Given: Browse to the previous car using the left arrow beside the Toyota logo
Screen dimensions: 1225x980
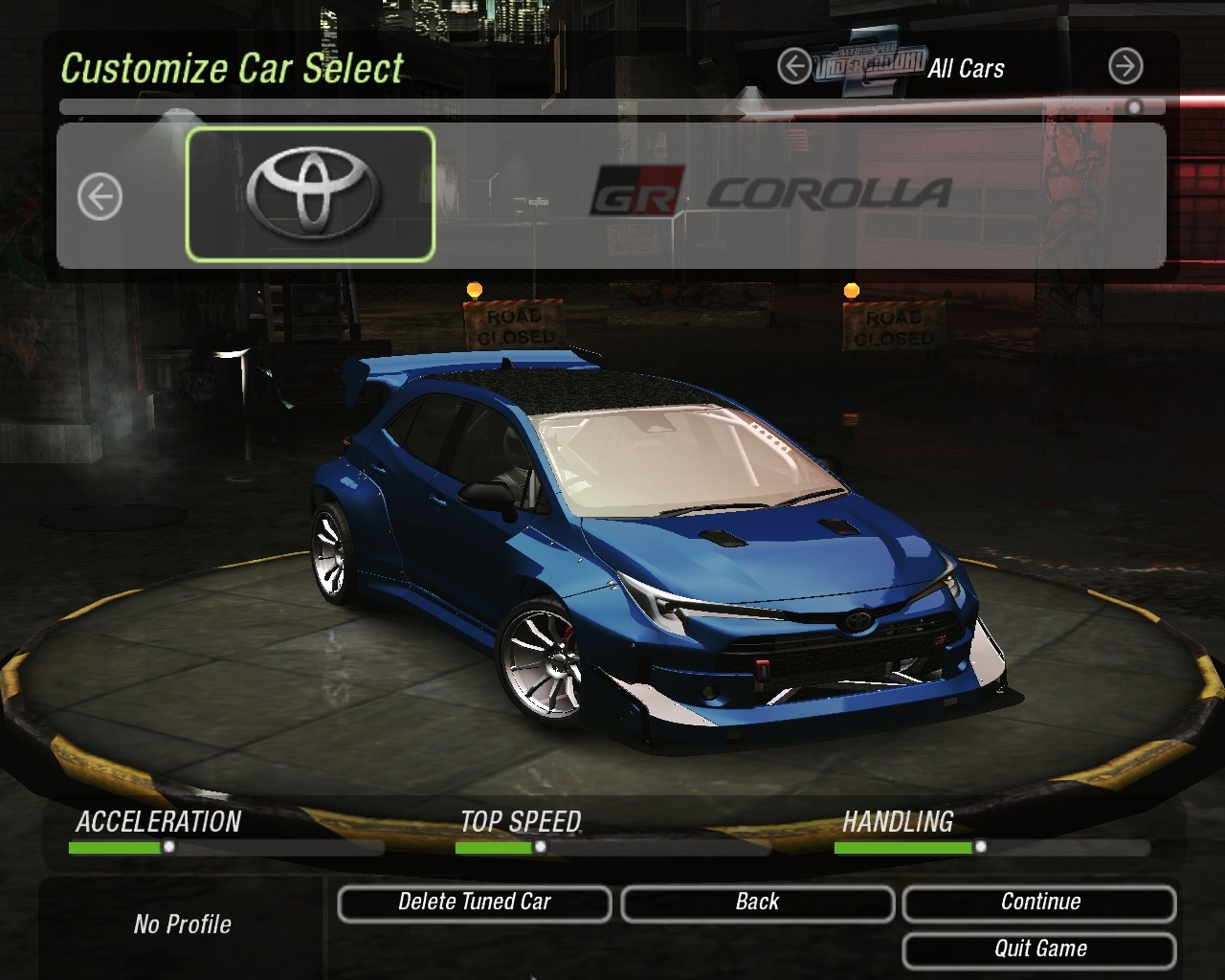Looking at the screenshot, I should click(x=100, y=197).
